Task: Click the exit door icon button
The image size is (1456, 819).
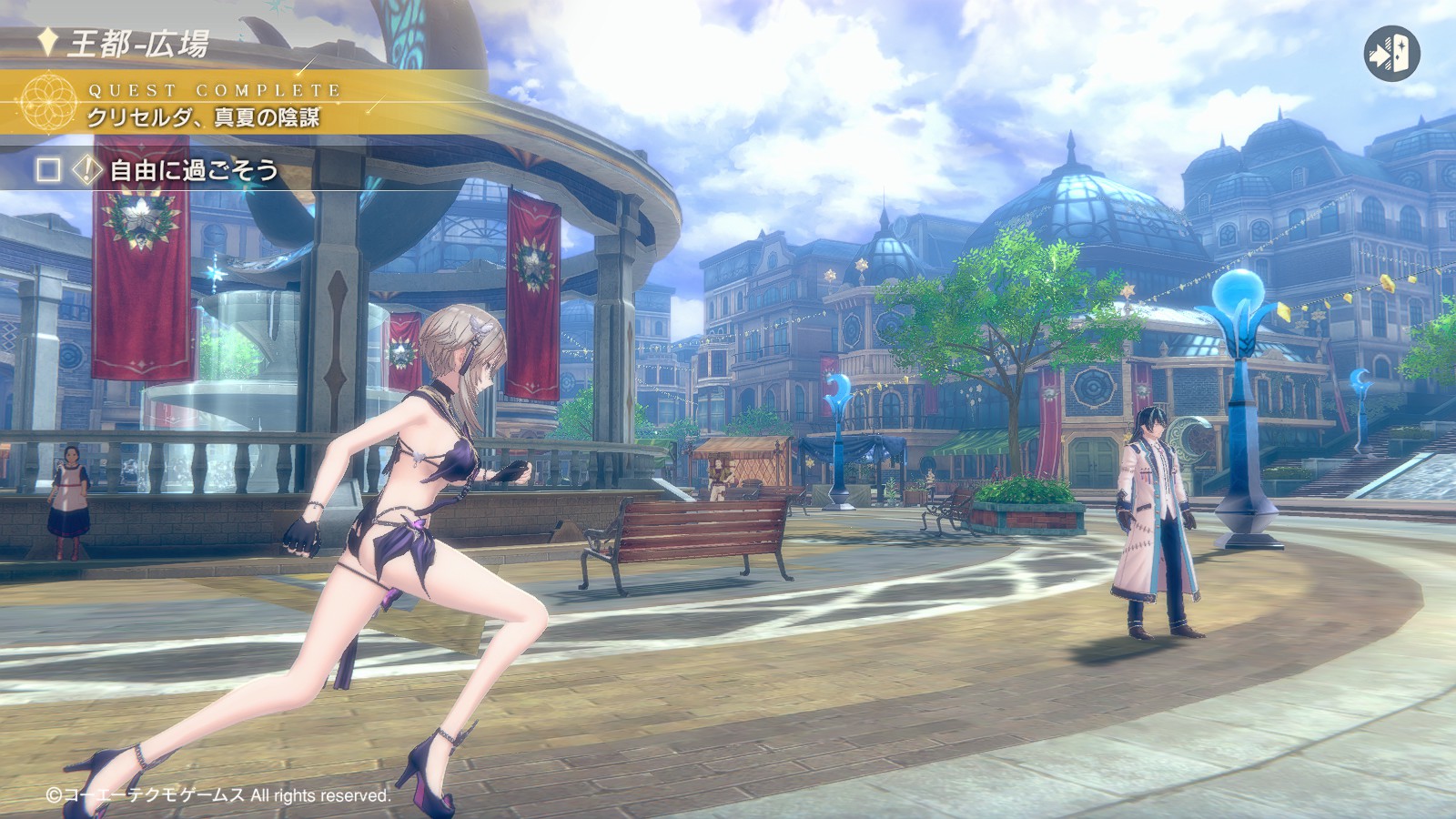Action: [1391, 55]
